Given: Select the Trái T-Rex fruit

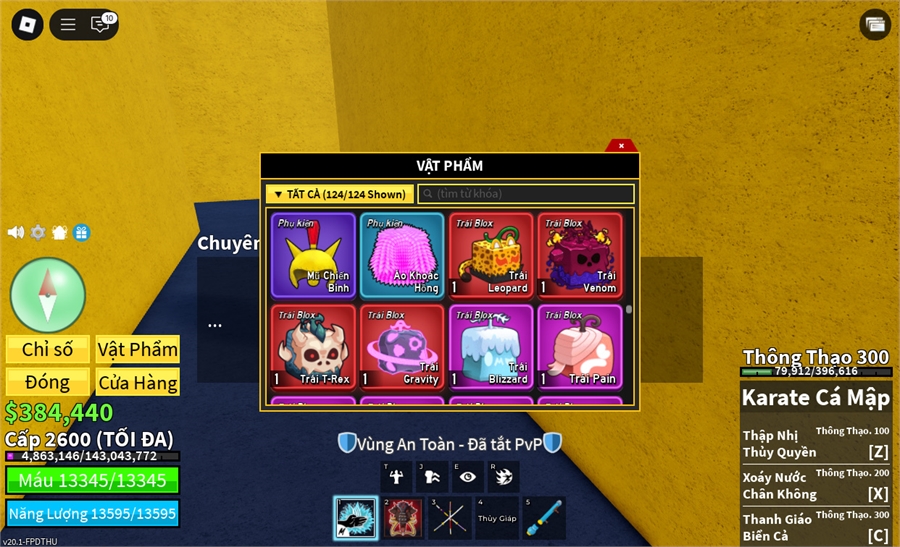Looking at the screenshot, I should pyautogui.click(x=313, y=347).
